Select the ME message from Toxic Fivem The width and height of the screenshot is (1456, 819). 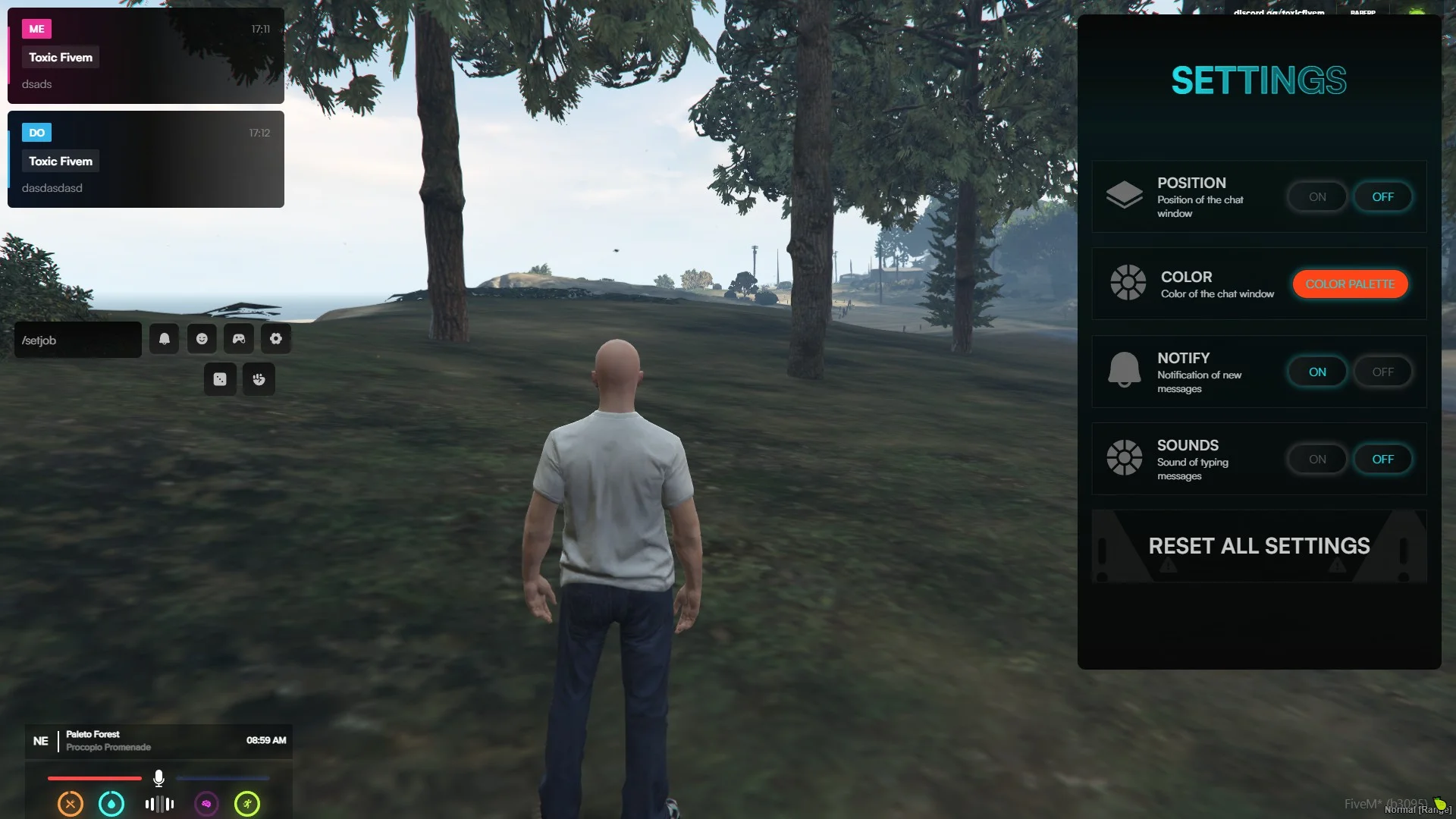(x=146, y=56)
